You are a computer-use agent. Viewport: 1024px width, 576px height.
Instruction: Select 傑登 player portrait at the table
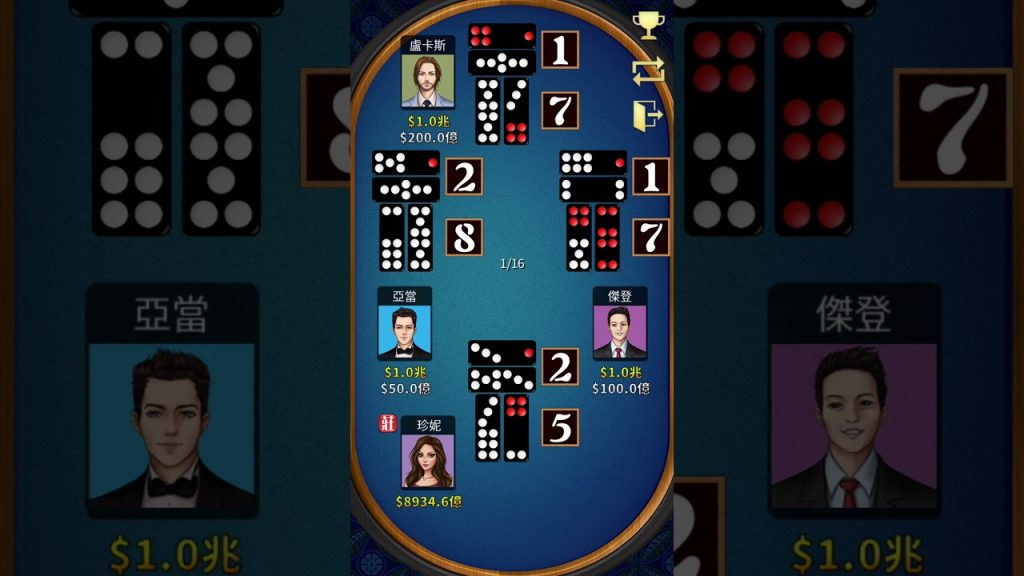tap(619, 331)
